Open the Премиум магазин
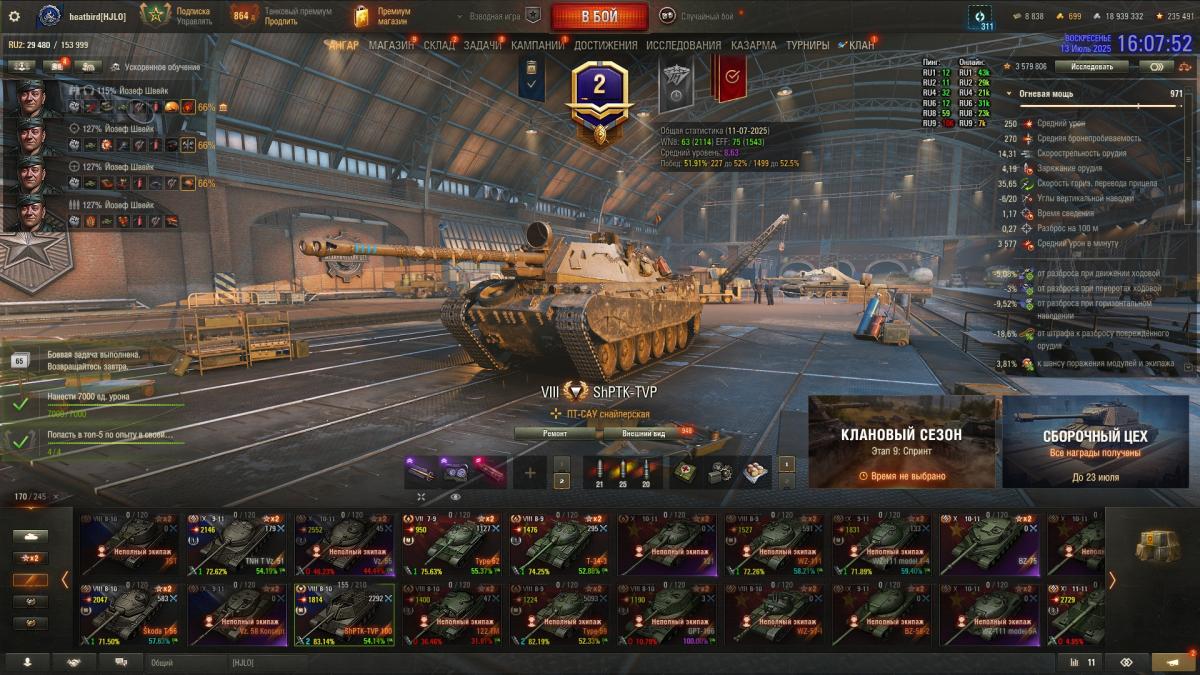Screen dimensions: 1200x675 384,16
